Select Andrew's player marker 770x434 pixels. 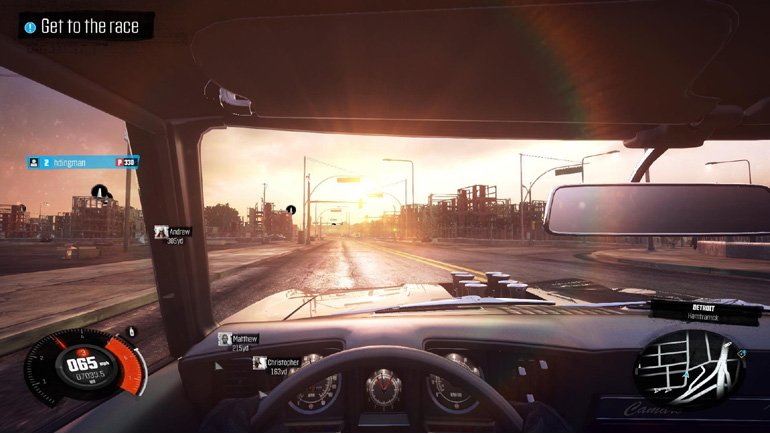click(173, 235)
